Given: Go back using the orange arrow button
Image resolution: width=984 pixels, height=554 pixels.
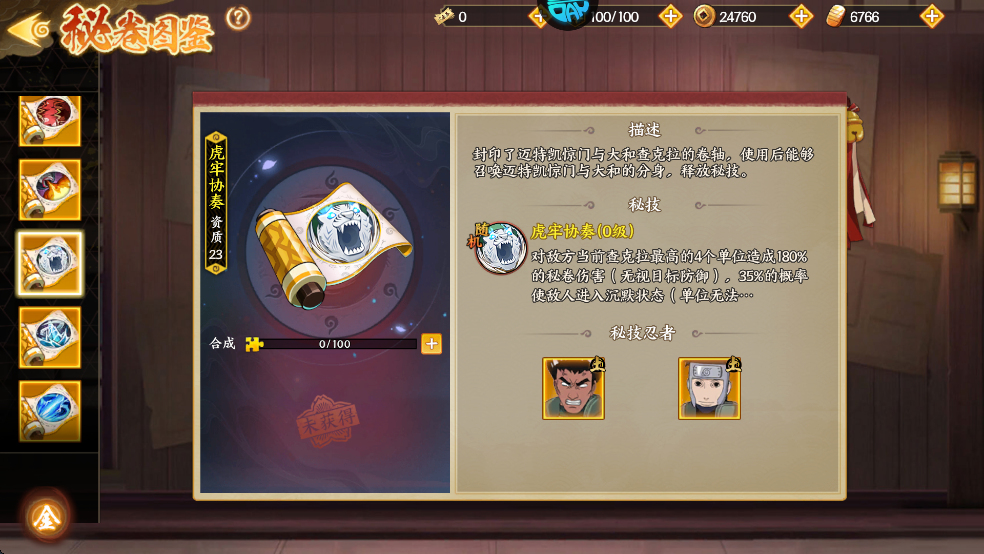Looking at the screenshot, I should 28,28.
